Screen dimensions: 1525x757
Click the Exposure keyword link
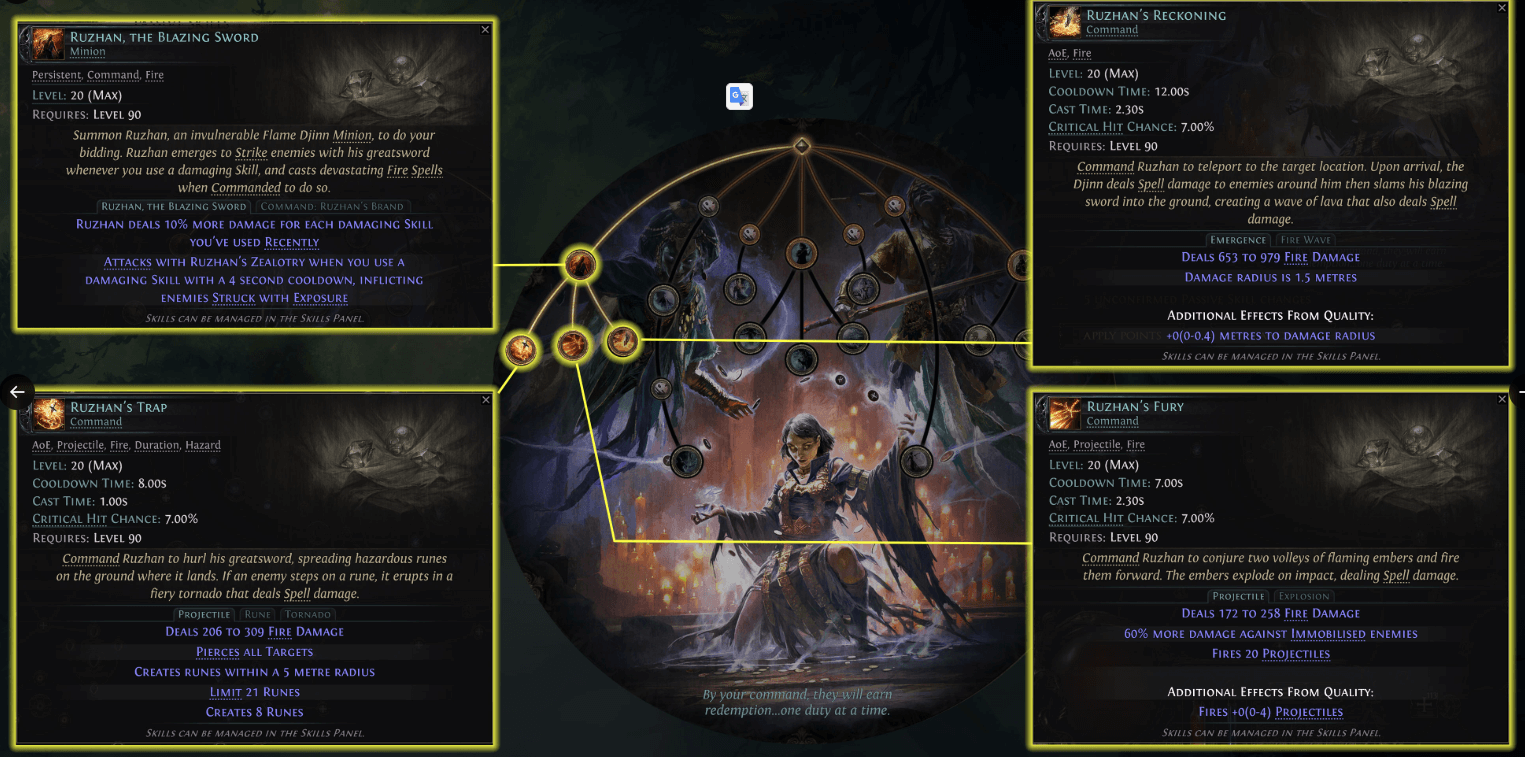click(320, 298)
